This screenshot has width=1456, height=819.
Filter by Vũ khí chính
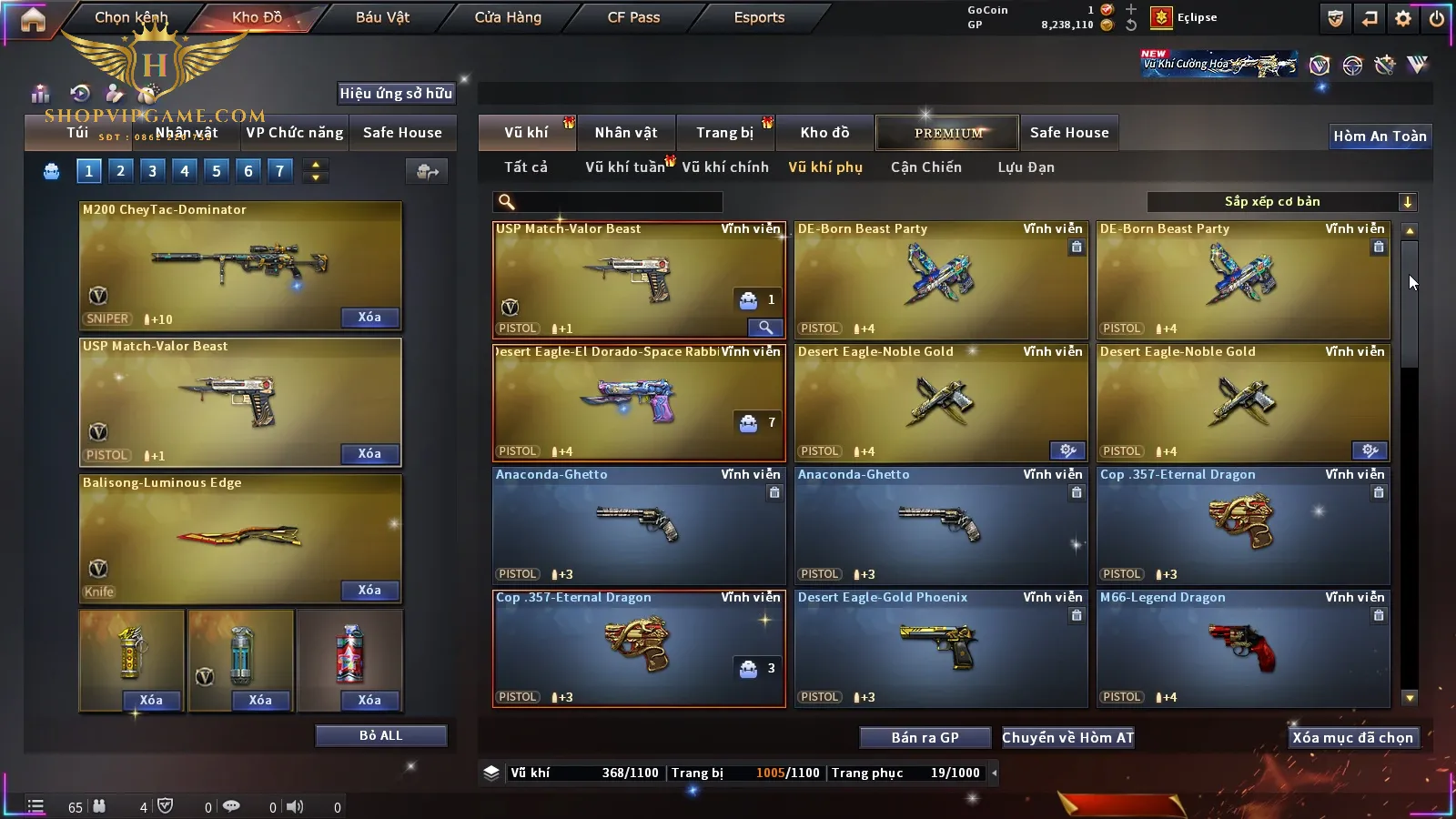point(724,167)
